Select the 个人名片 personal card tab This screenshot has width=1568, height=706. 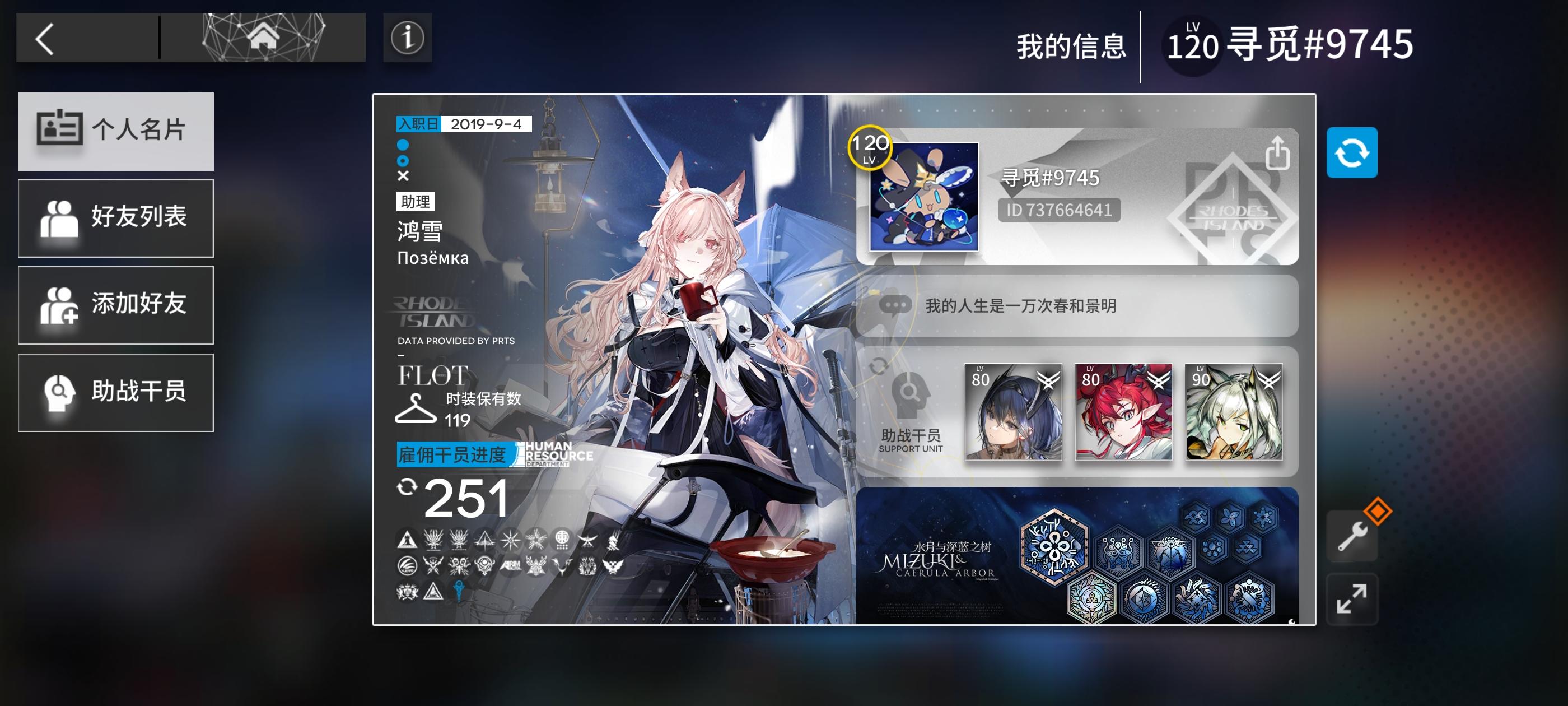[116, 132]
